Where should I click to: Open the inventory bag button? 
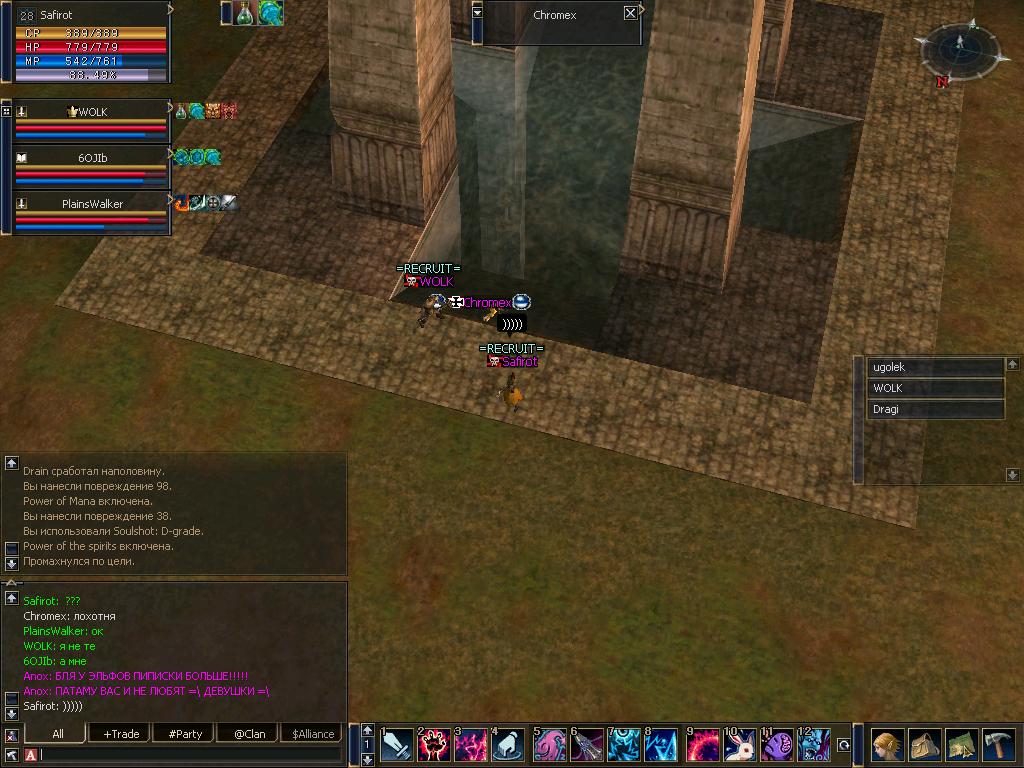click(x=924, y=745)
